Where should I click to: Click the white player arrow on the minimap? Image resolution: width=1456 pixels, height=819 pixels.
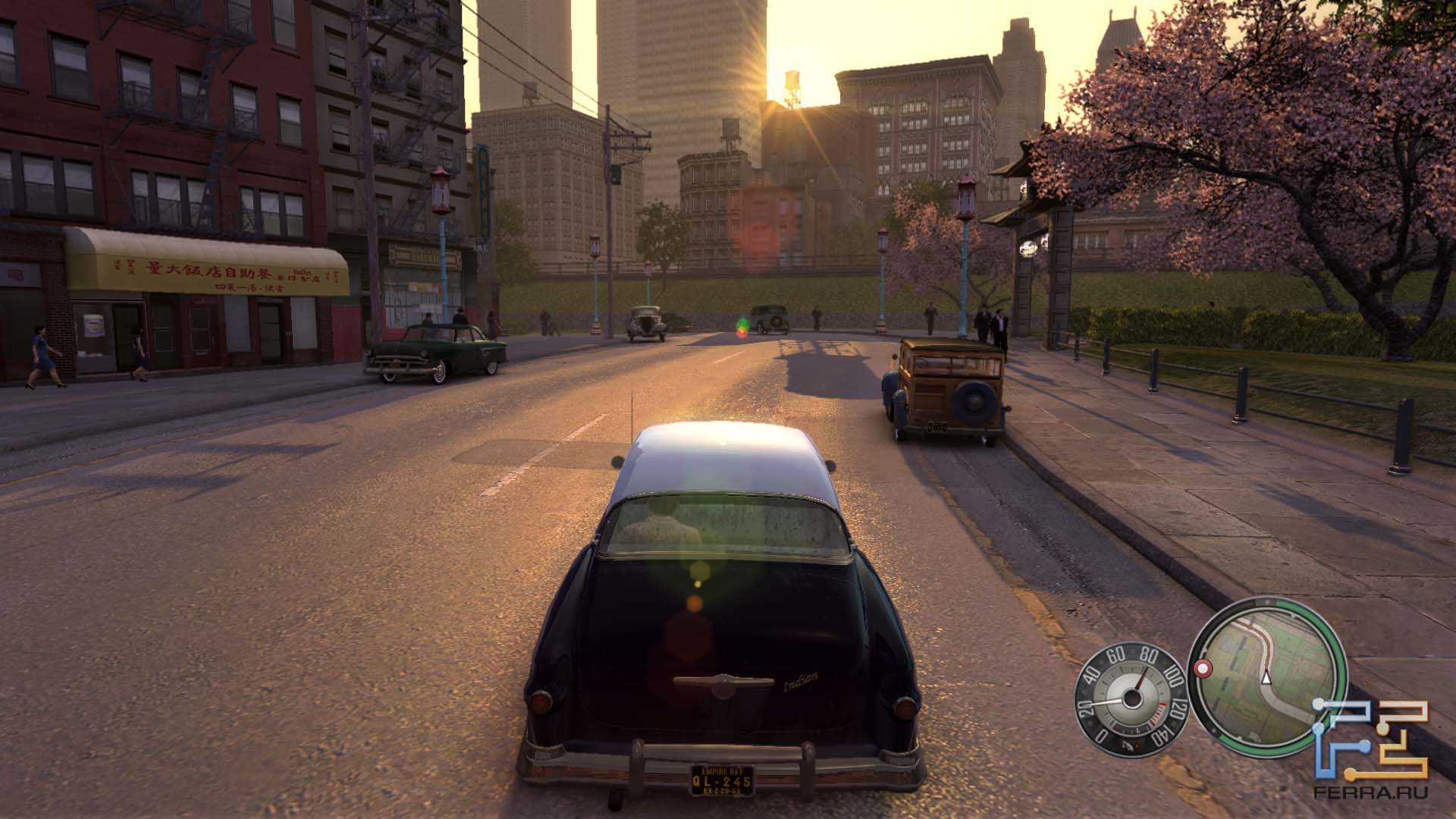[x=1266, y=677]
